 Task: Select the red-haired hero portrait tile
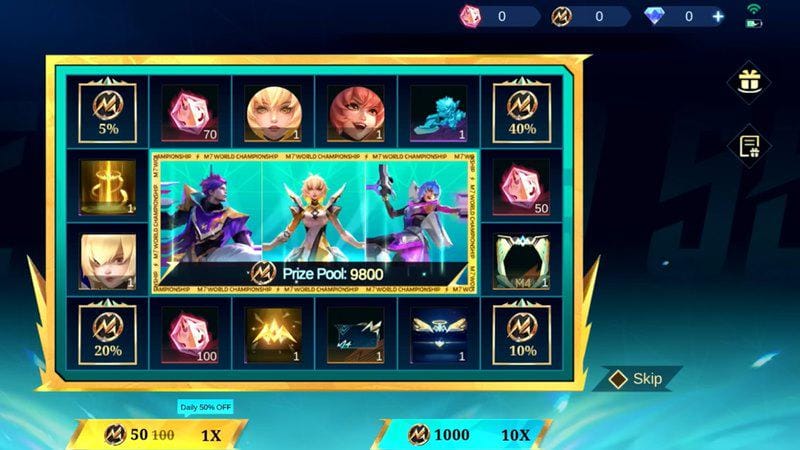tap(355, 110)
